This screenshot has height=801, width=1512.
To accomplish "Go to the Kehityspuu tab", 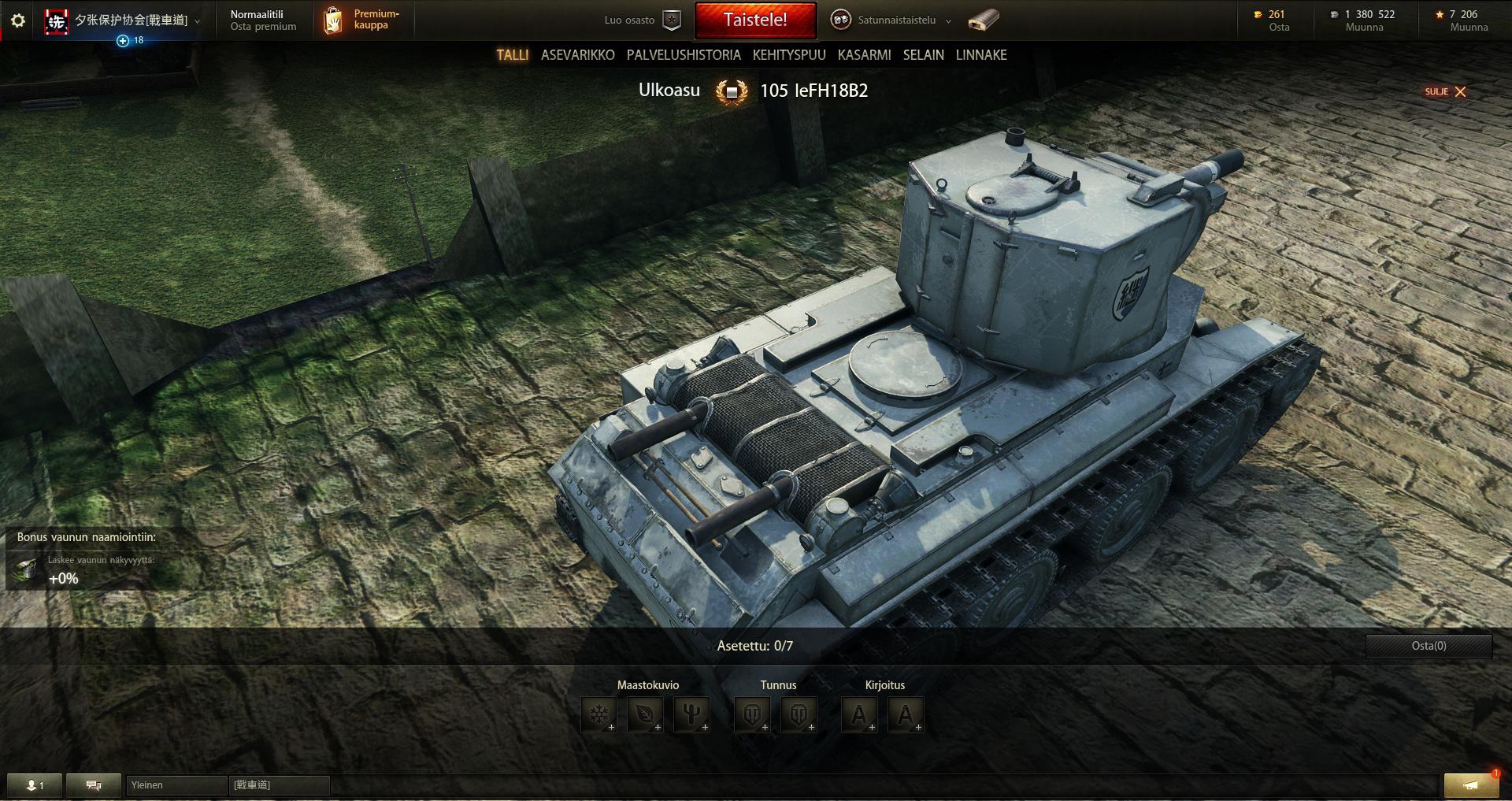I will (789, 55).
